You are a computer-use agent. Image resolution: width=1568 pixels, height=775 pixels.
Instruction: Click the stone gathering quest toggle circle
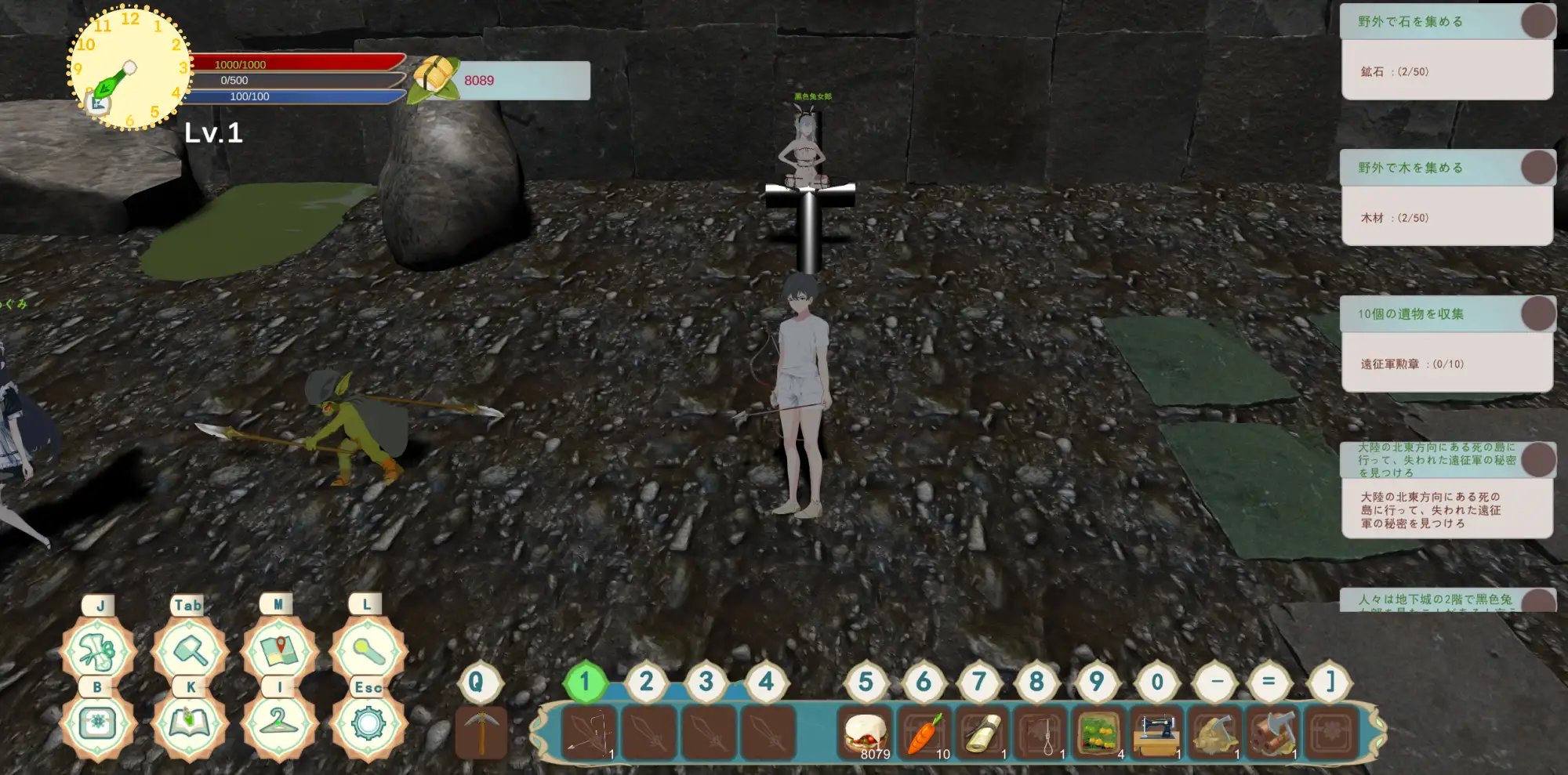(1538, 21)
